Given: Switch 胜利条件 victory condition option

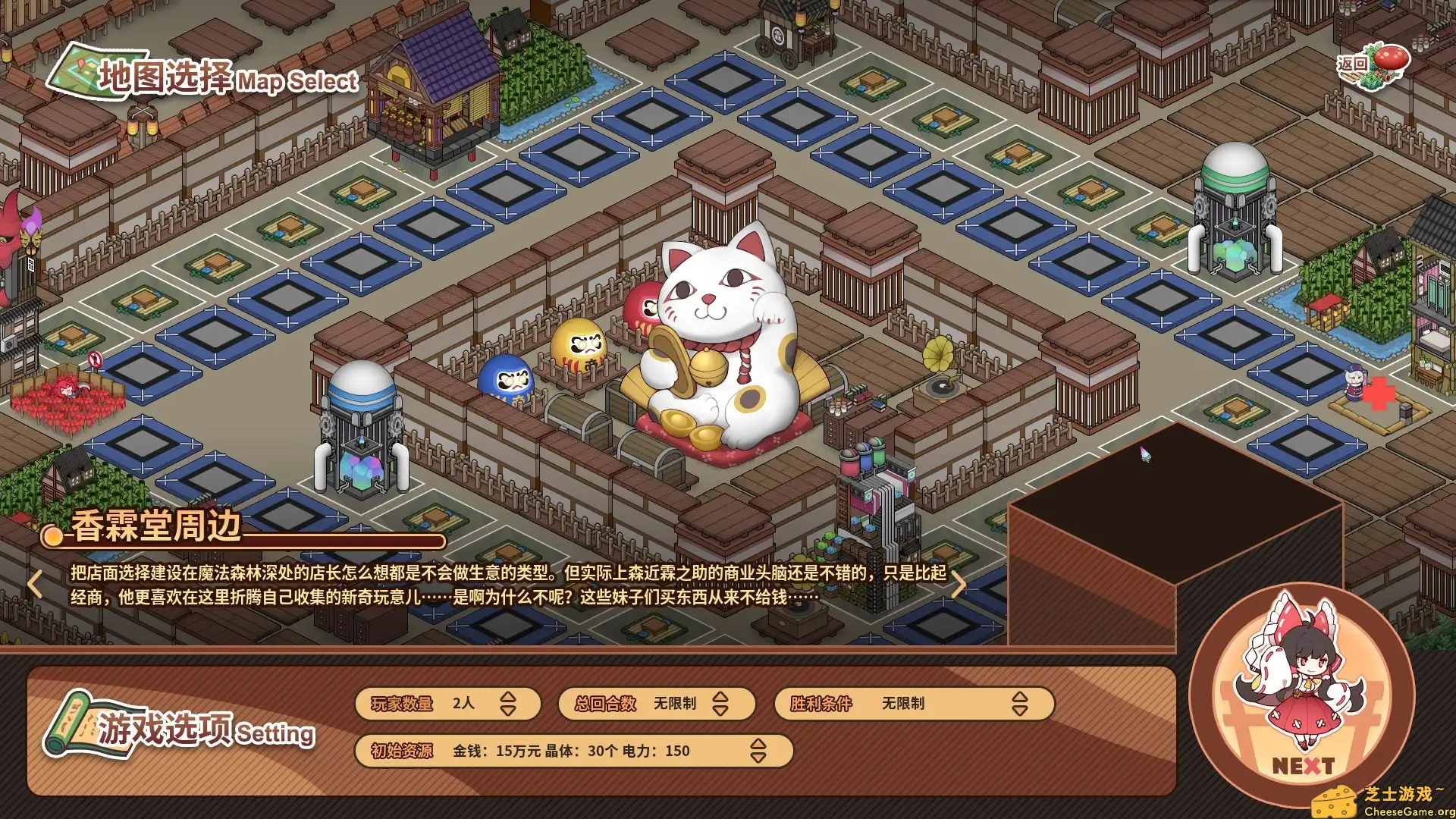Looking at the screenshot, I should coord(1020,703).
